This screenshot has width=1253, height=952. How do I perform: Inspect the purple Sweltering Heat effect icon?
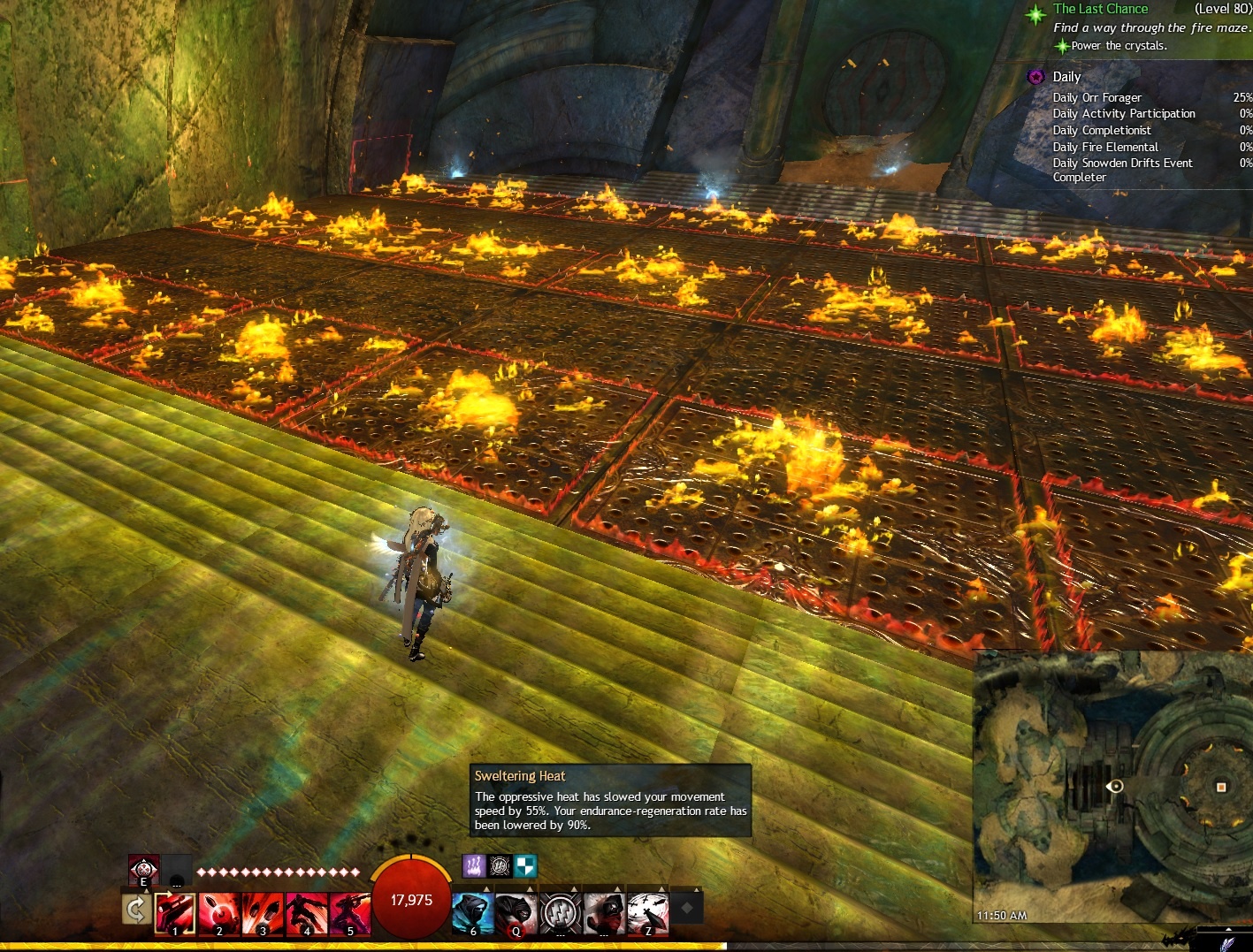pyautogui.click(x=473, y=865)
